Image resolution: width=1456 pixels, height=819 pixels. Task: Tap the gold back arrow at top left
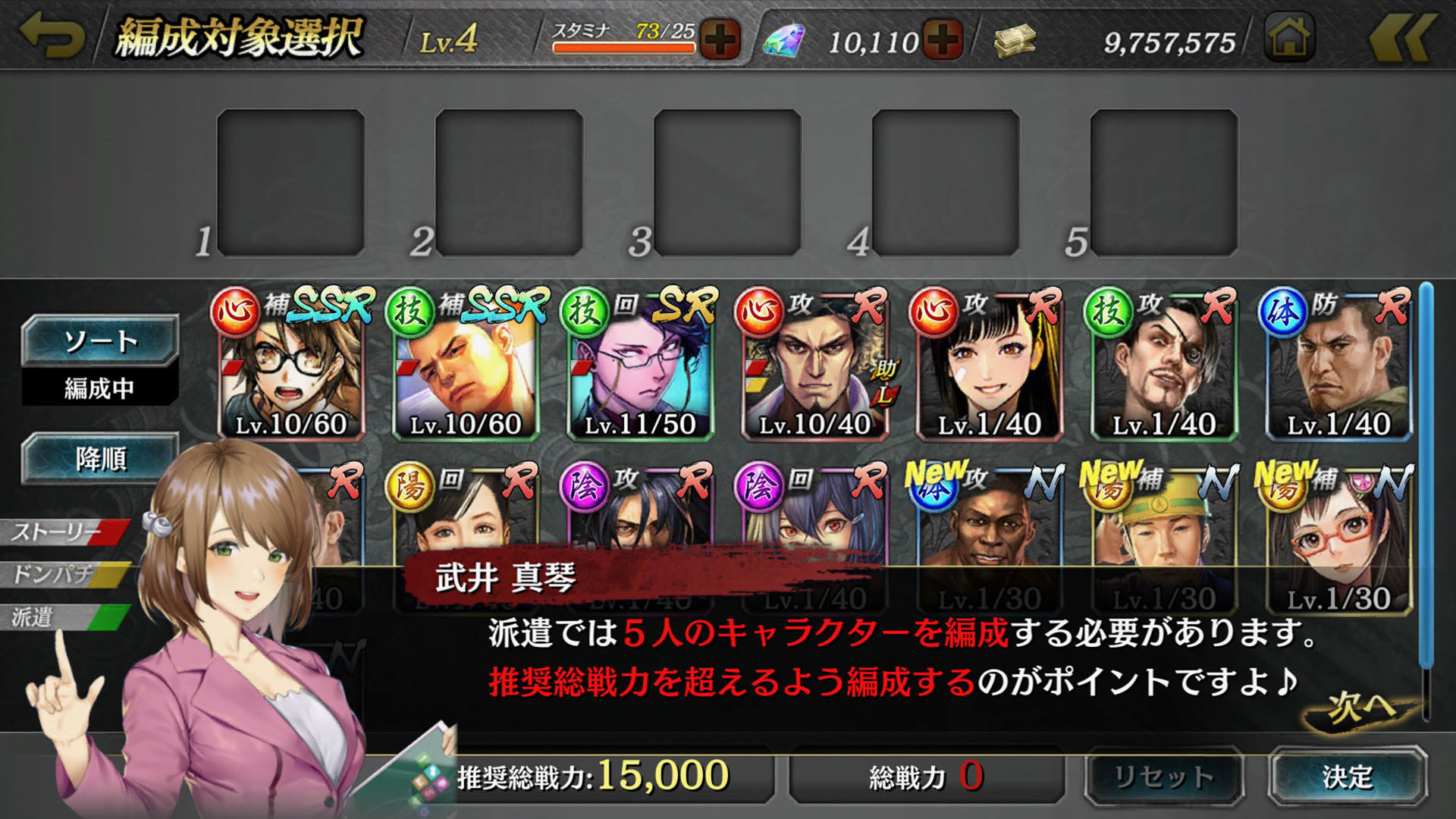(x=52, y=33)
